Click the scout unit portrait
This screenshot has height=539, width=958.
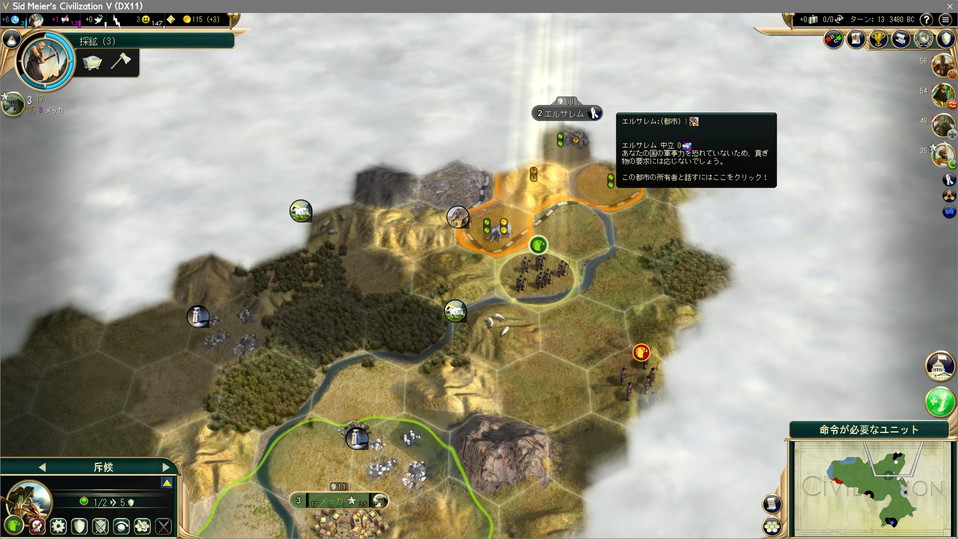[x=28, y=498]
